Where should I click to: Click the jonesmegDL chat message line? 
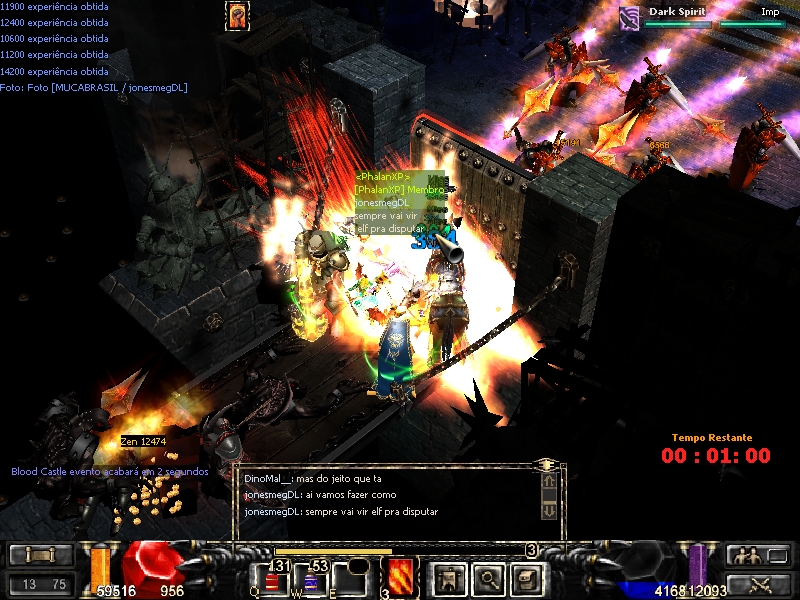[x=341, y=512]
